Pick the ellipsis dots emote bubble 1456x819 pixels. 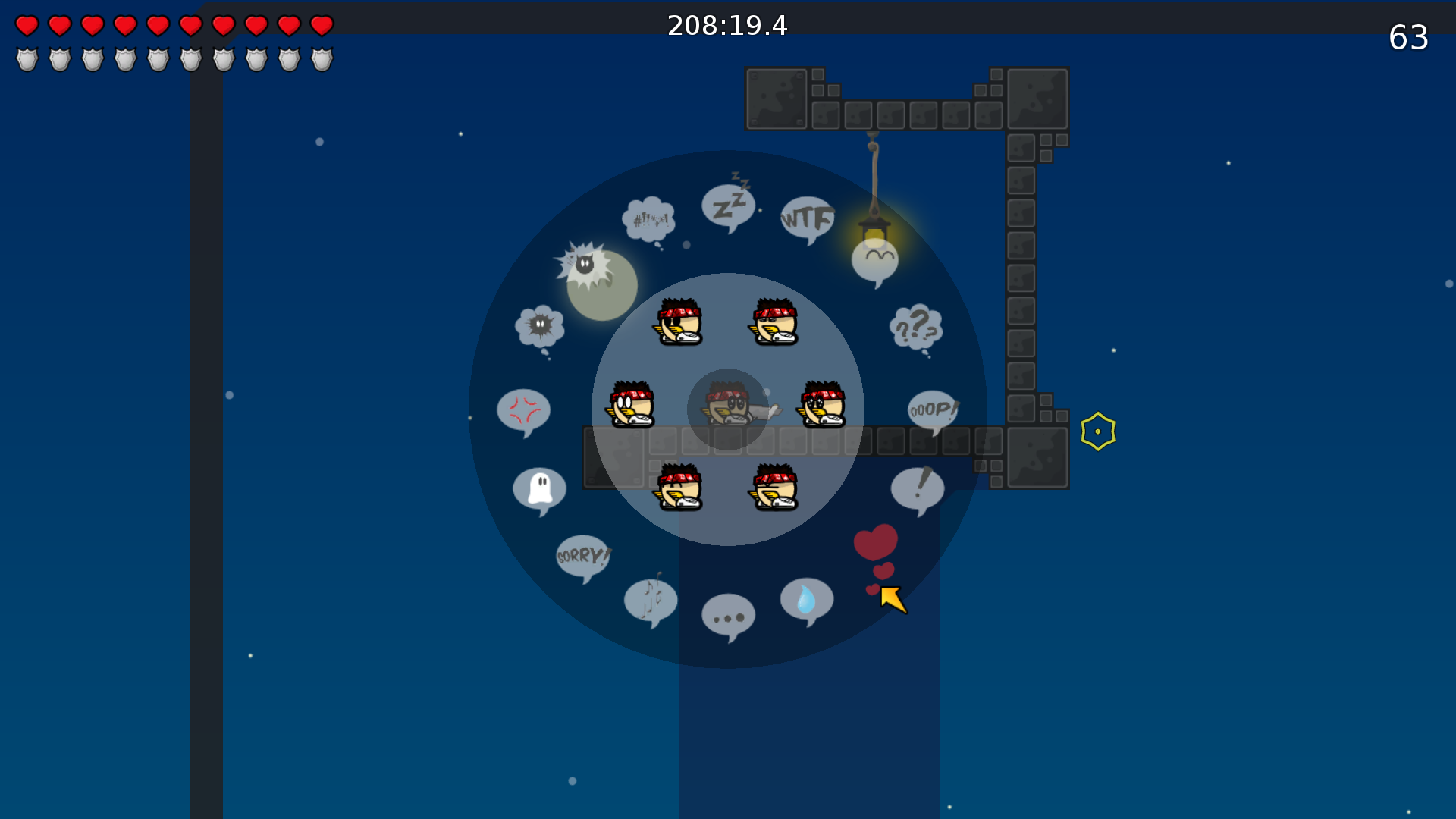[x=727, y=618]
